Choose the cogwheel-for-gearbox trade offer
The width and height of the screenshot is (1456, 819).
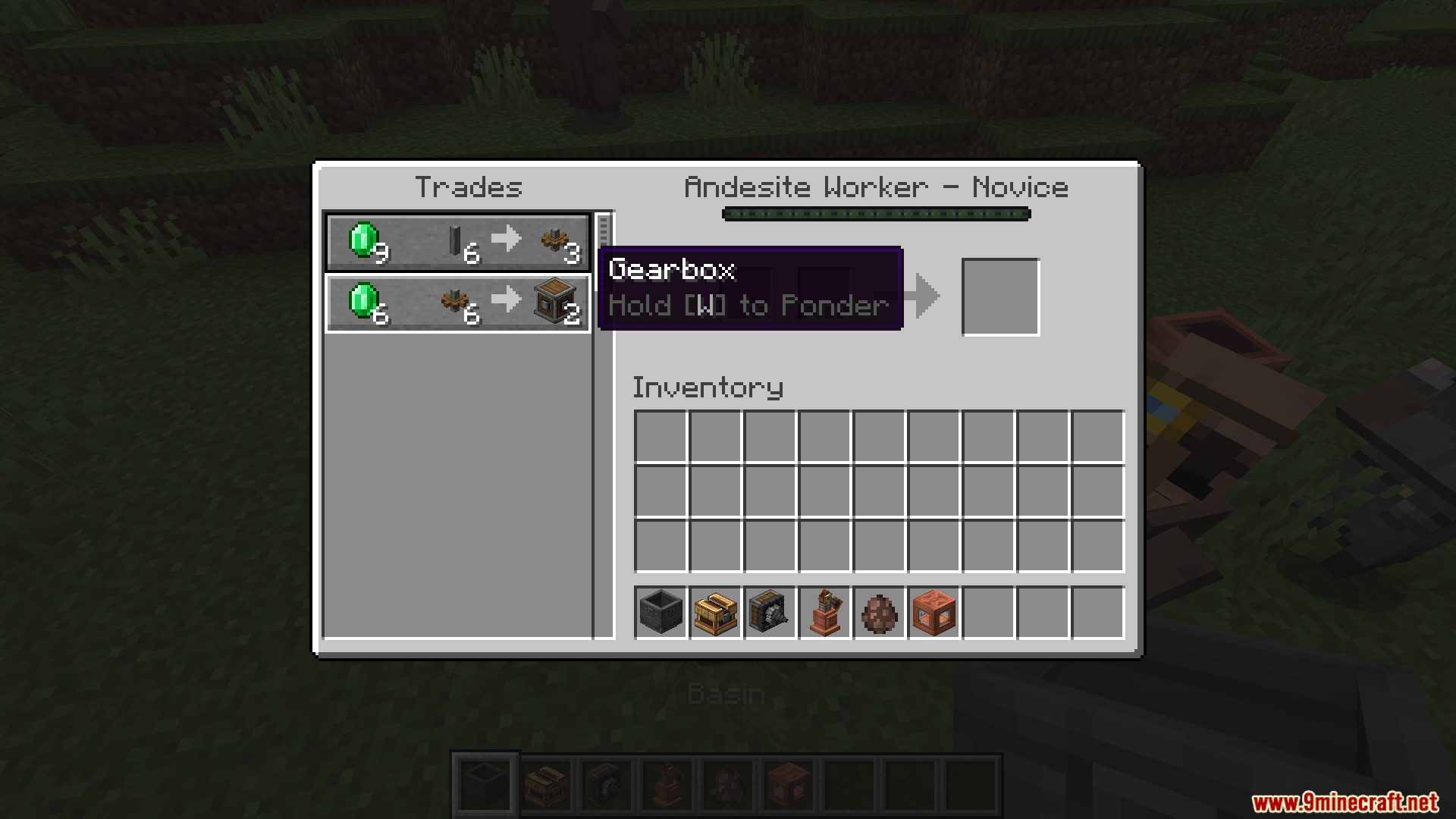pyautogui.click(x=458, y=303)
